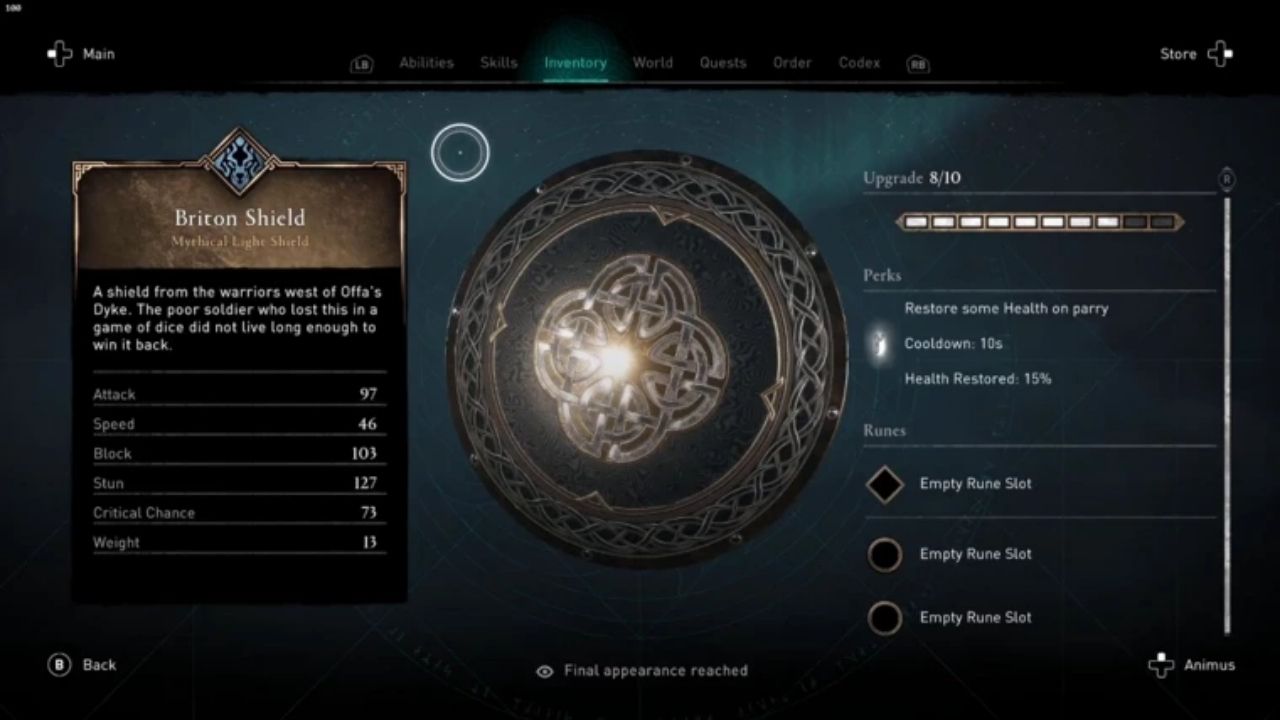Switch to the World tab

tap(652, 62)
